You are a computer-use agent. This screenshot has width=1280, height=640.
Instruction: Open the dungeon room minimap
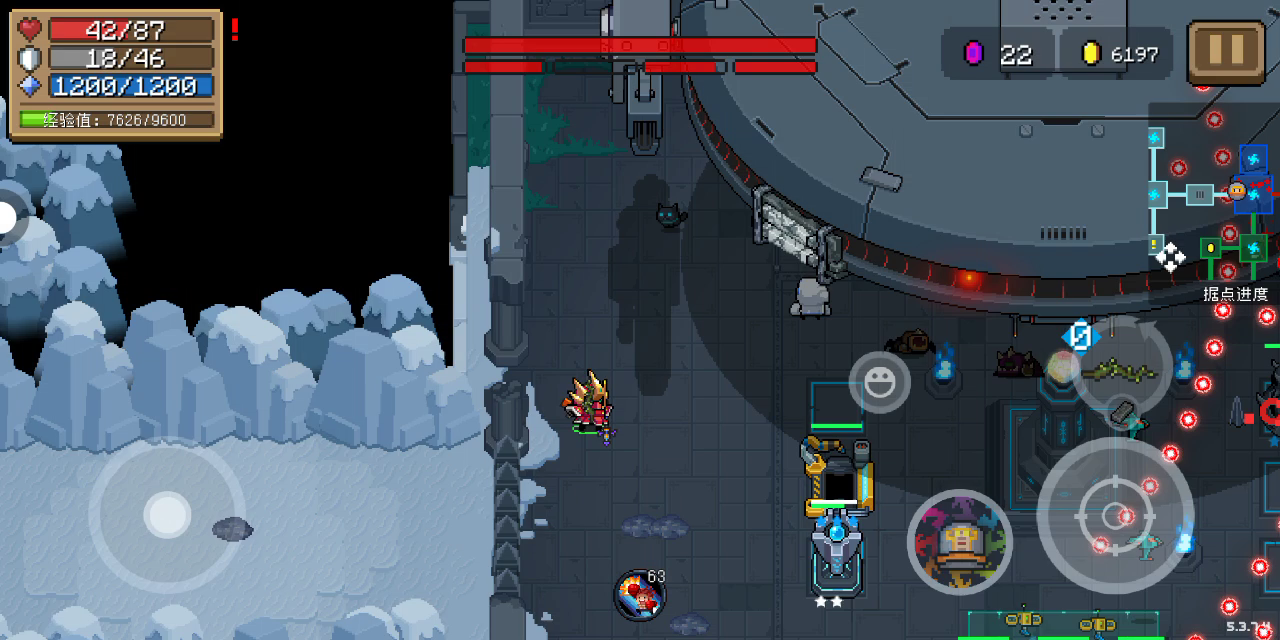(1210, 200)
